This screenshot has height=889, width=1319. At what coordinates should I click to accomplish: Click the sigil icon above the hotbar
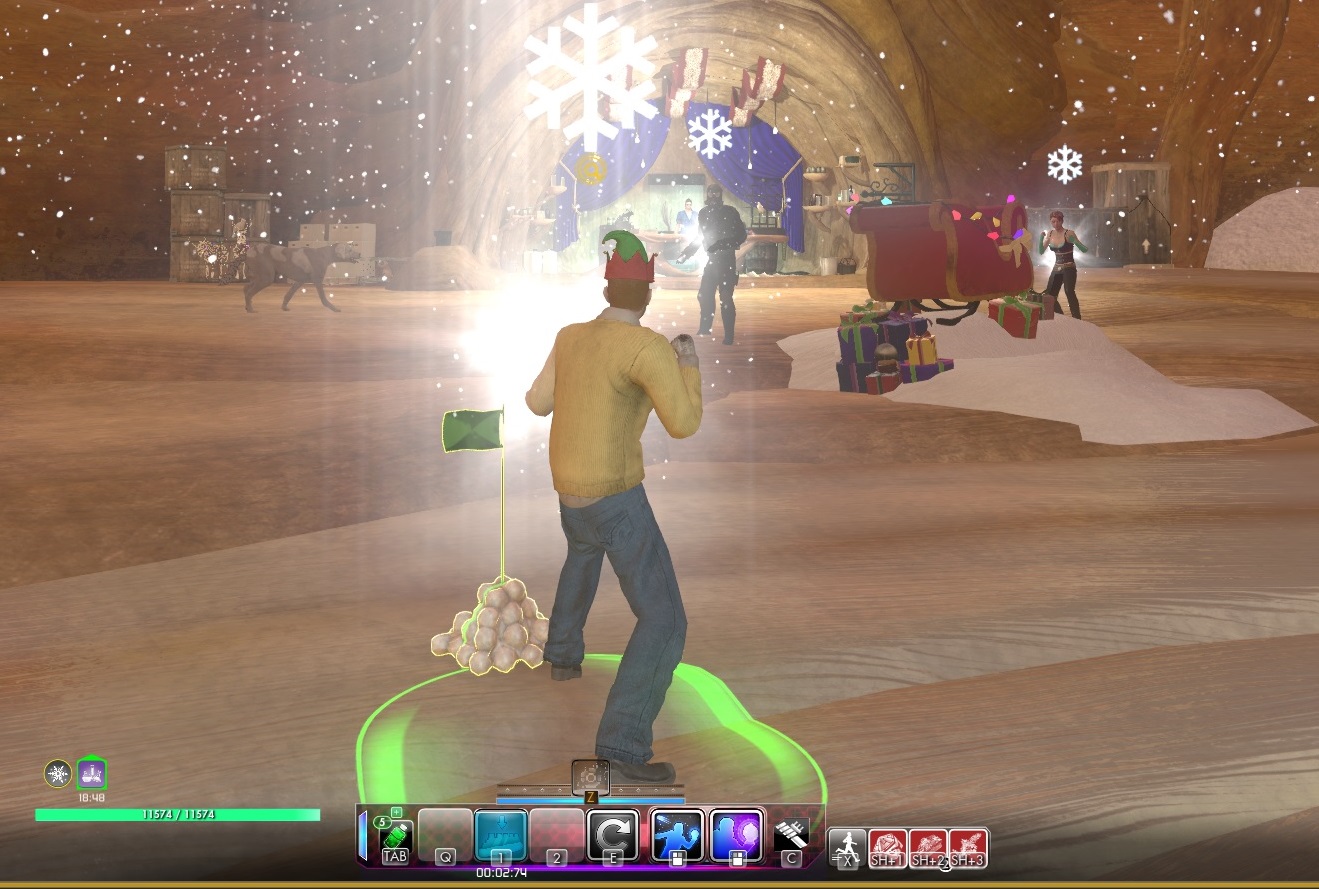point(590,777)
